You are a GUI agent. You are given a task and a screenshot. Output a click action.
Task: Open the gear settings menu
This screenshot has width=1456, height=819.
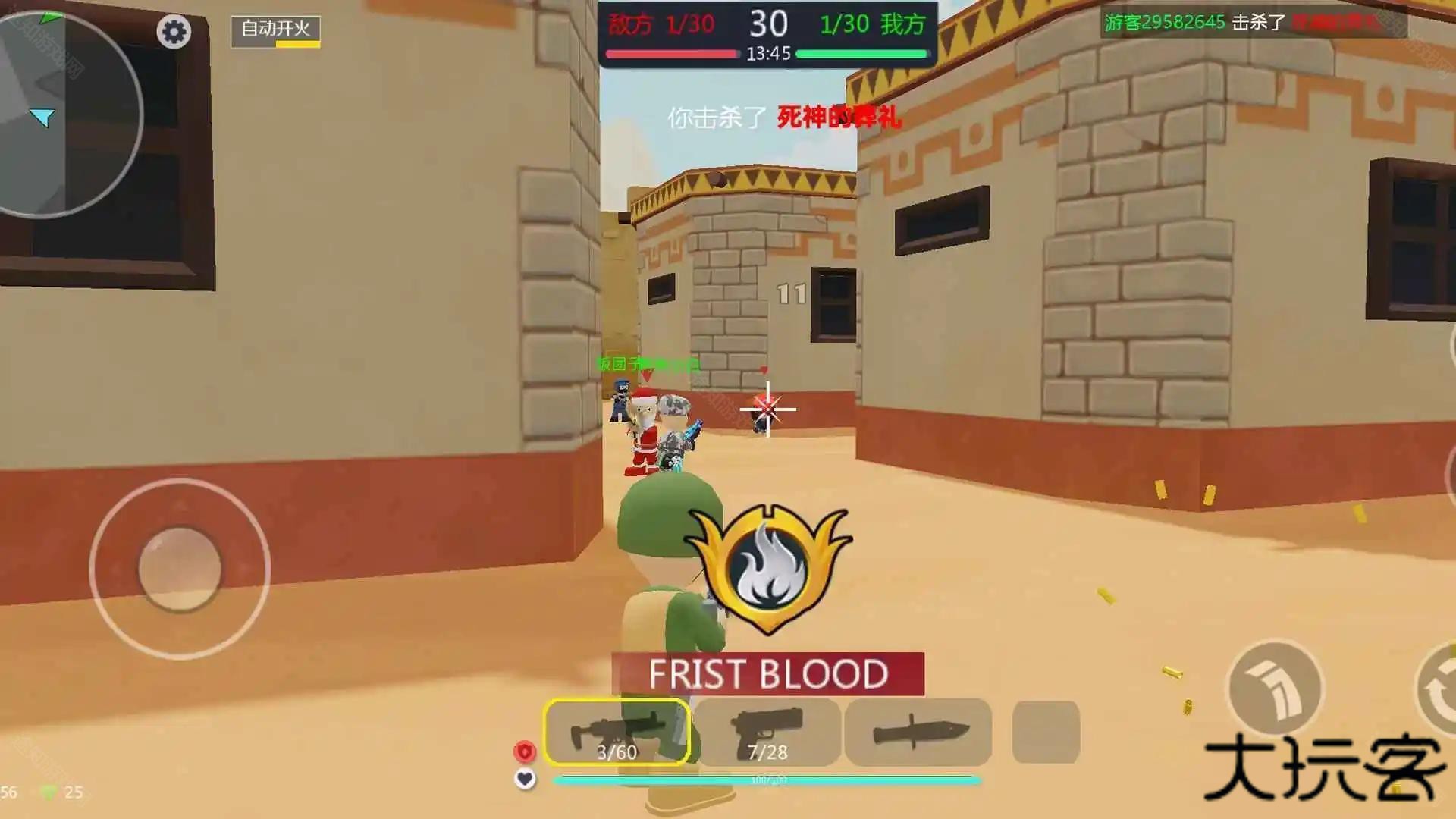[x=174, y=32]
